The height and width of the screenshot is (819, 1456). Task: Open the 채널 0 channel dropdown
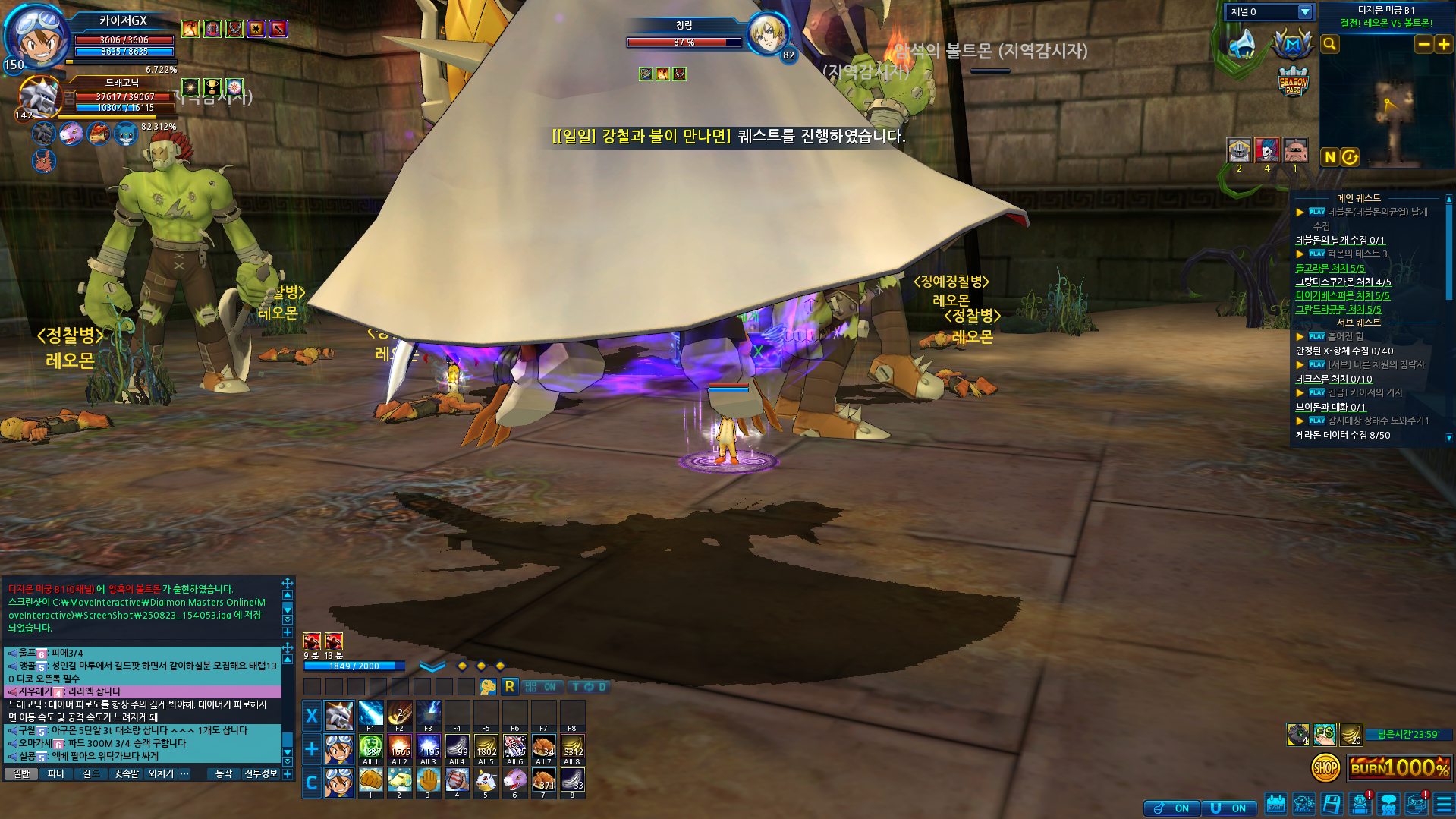pos(1304,12)
